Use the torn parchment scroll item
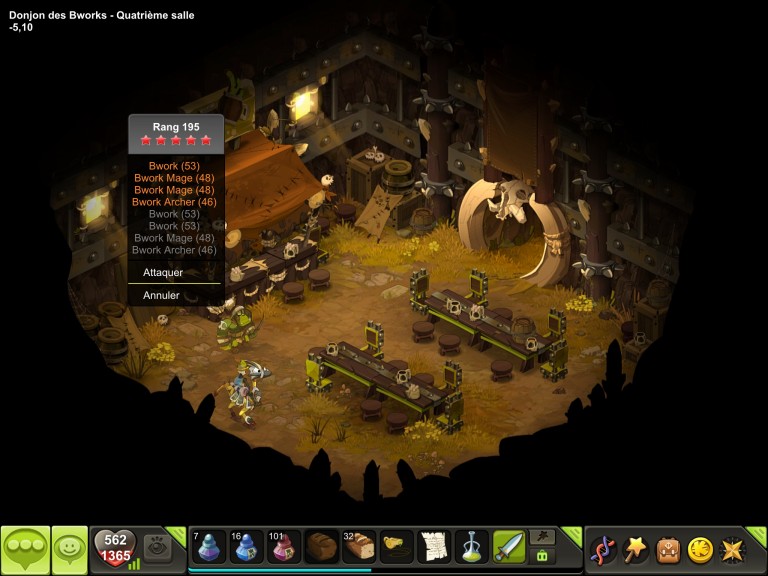The width and height of the screenshot is (768, 576). pyautogui.click(x=433, y=547)
